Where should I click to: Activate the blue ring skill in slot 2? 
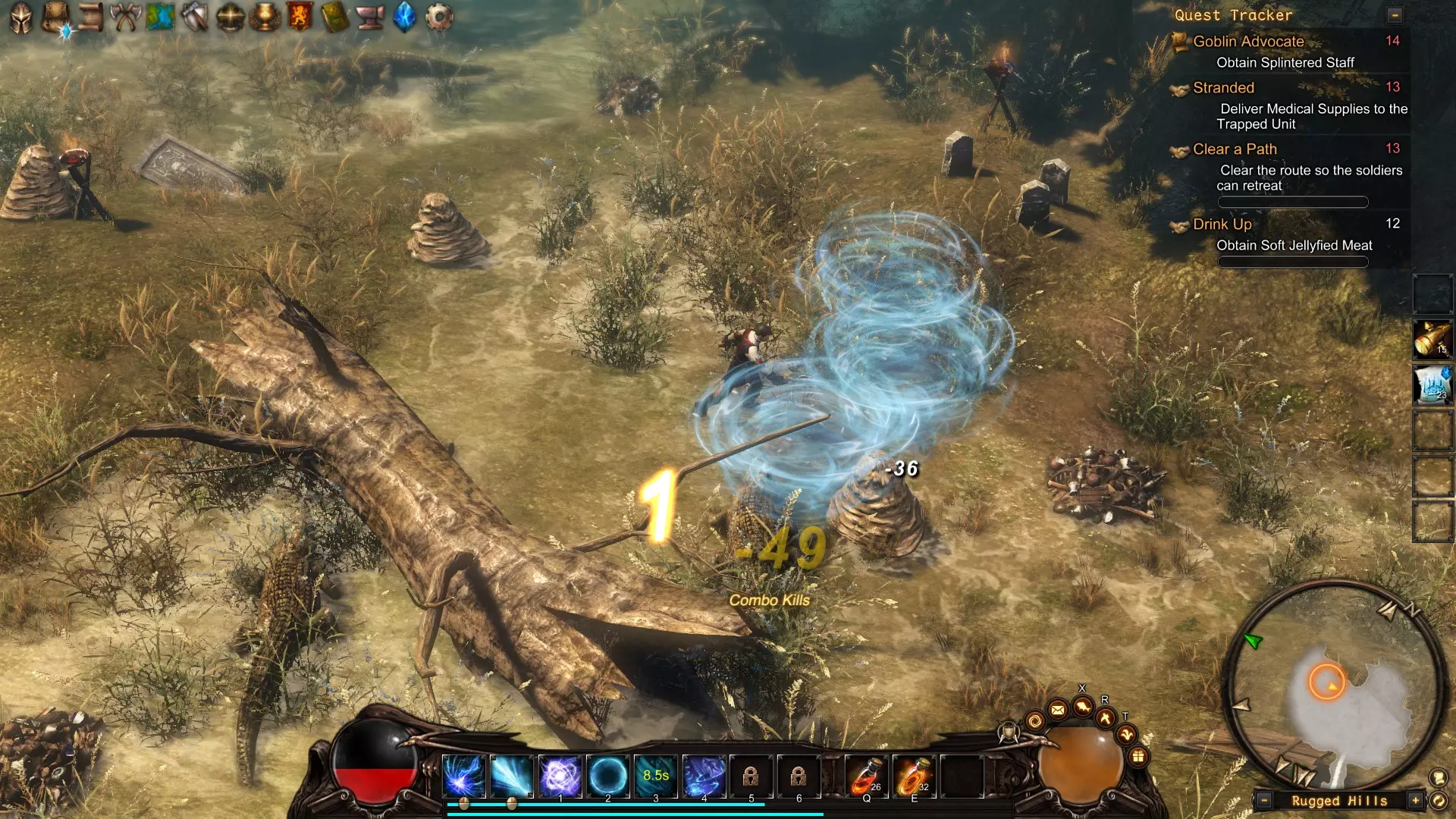(x=608, y=776)
